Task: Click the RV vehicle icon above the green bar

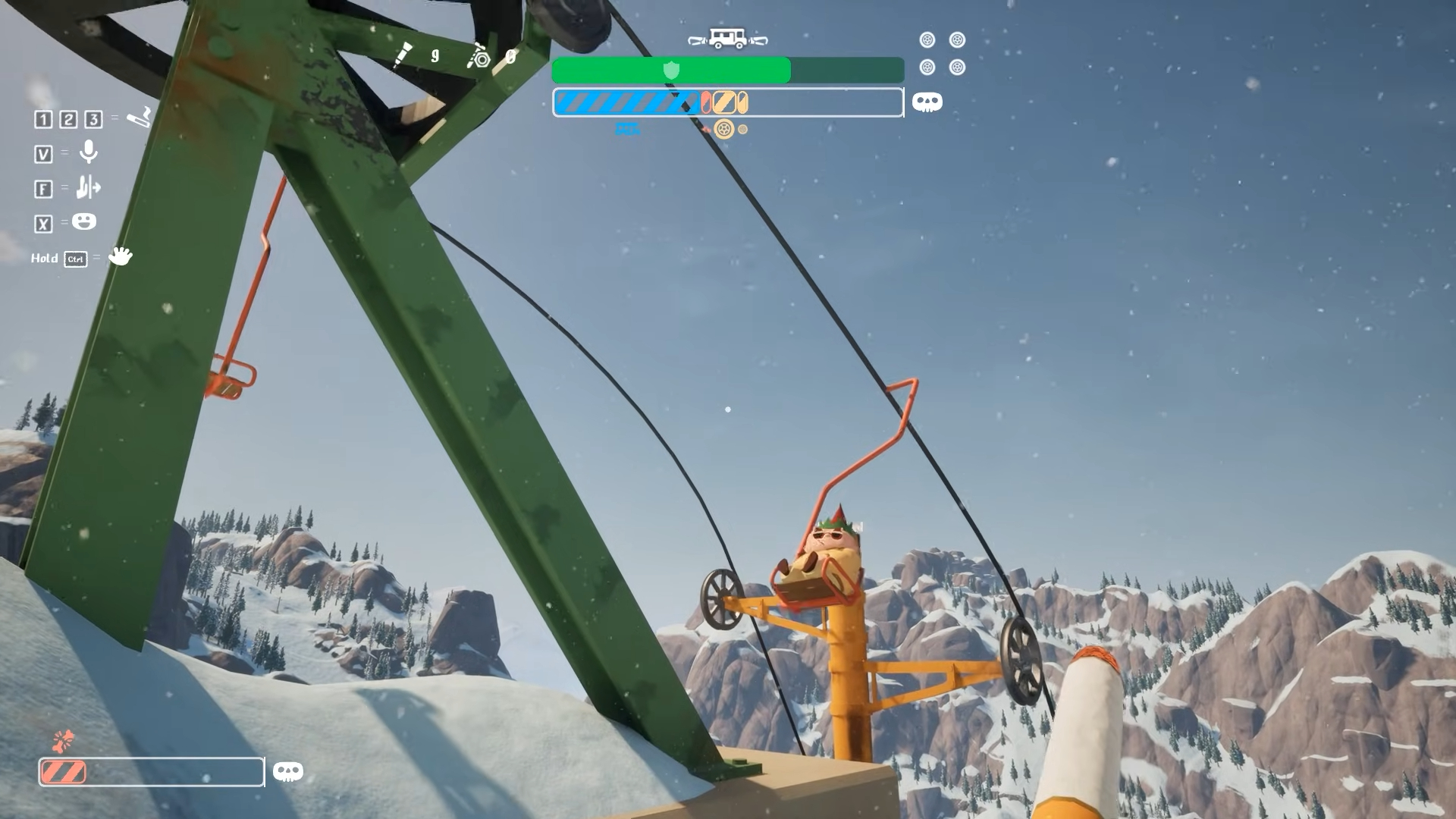Action: [727, 39]
